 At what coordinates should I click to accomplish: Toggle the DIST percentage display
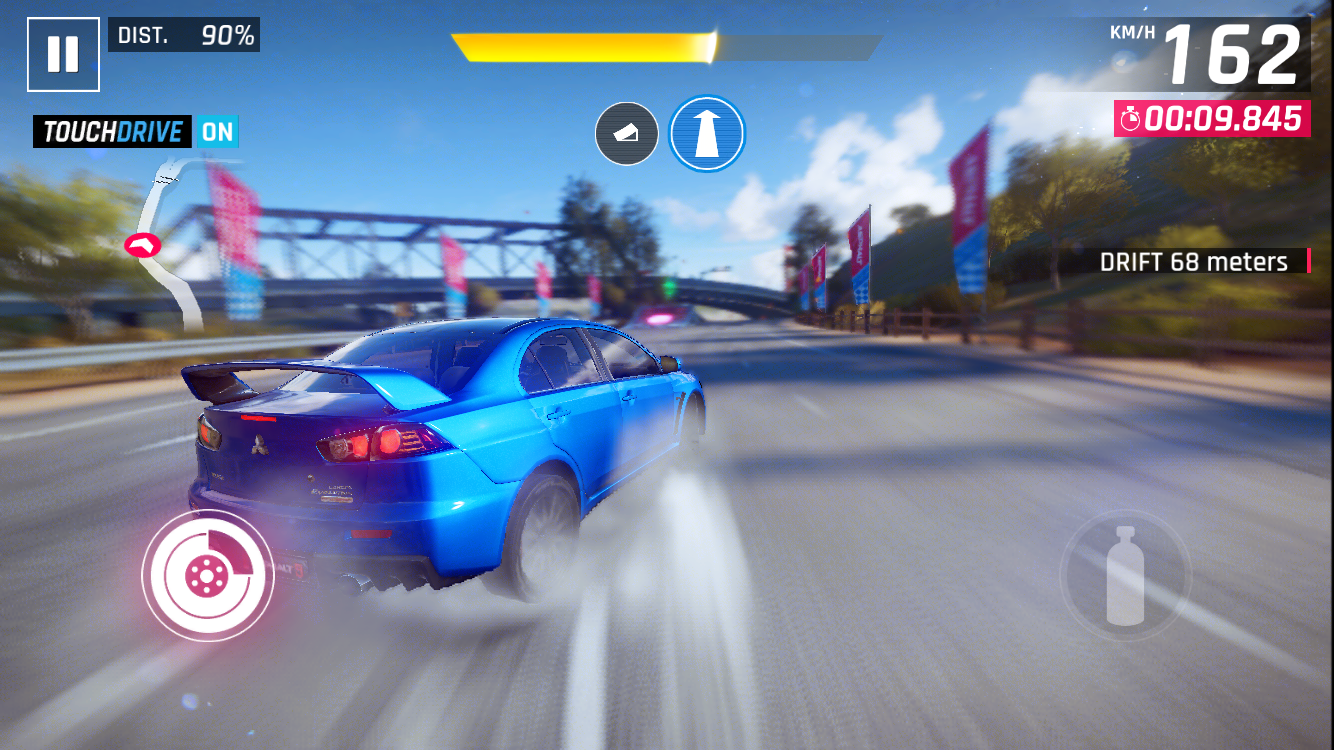coord(183,35)
